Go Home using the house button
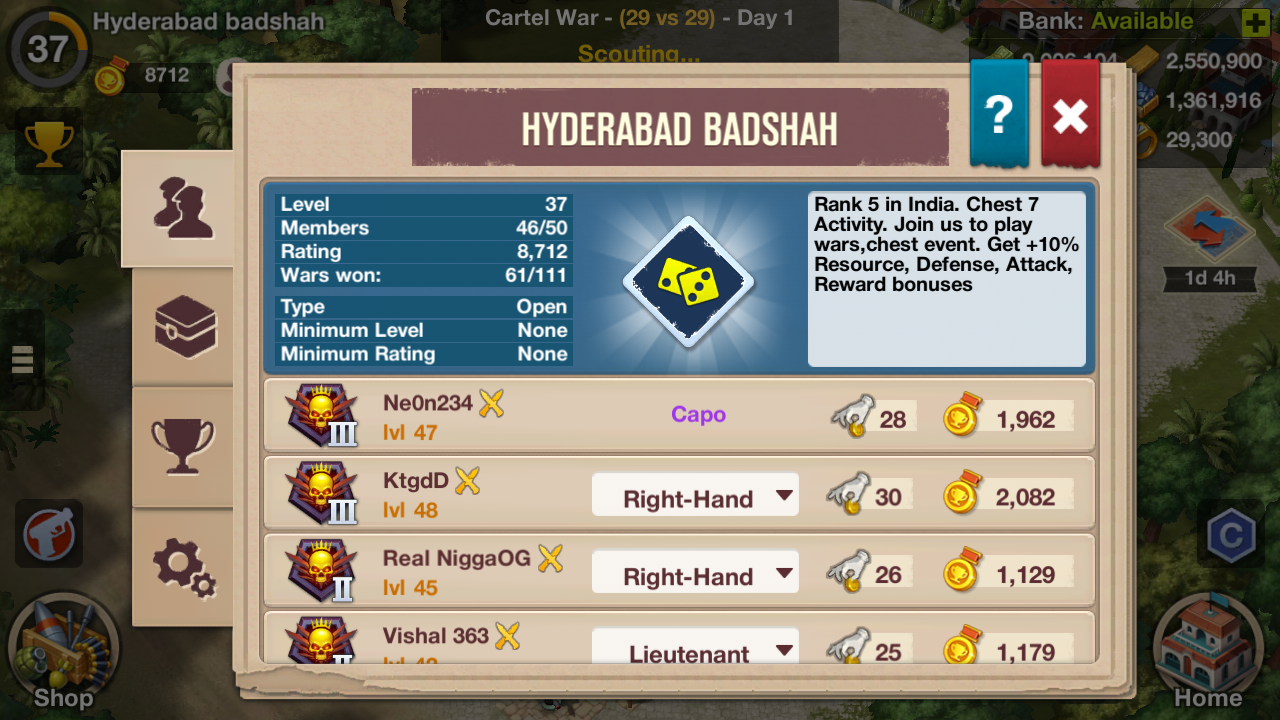1280x720 pixels. click(1208, 652)
